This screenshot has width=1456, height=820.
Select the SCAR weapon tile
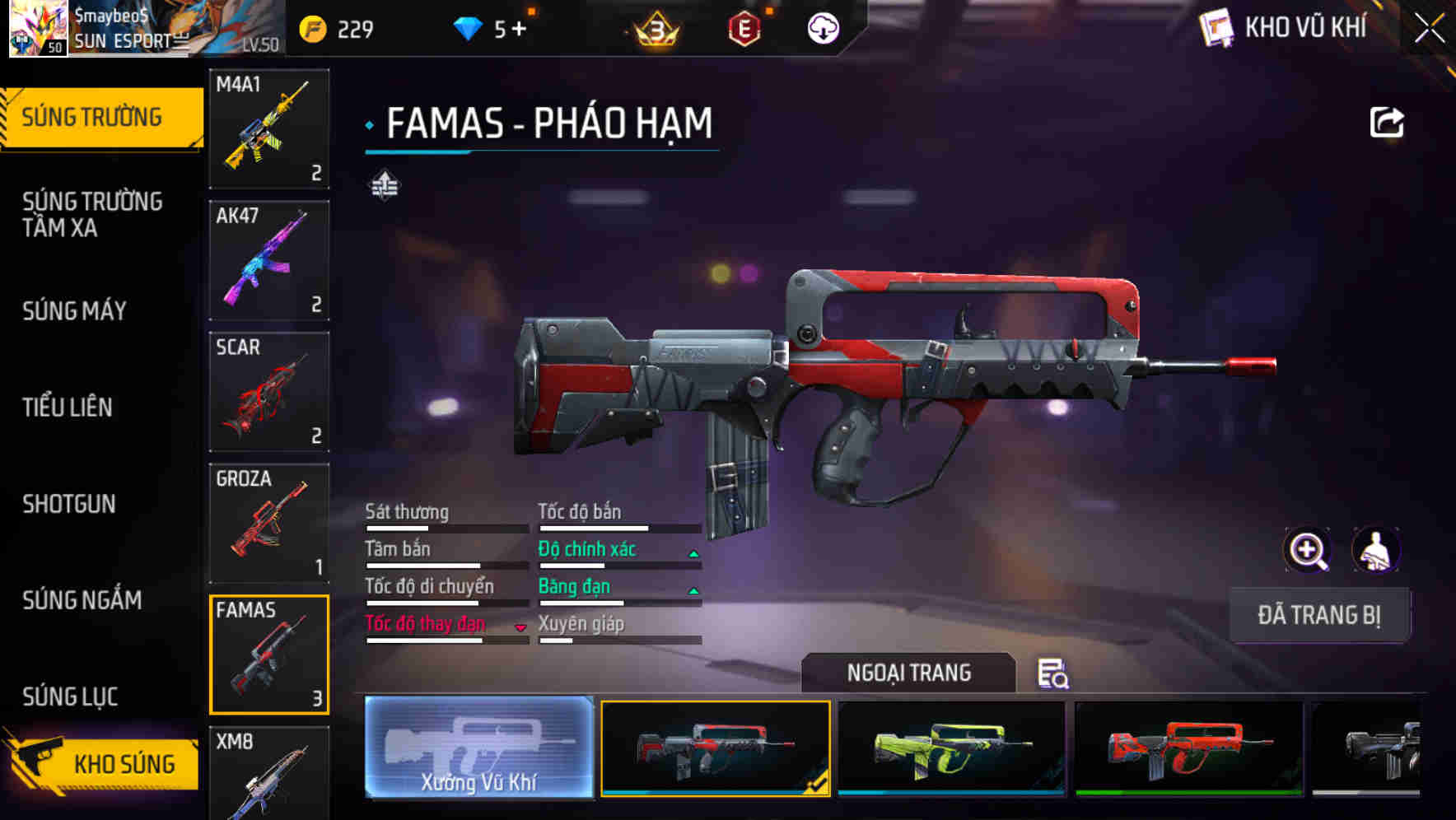269,392
